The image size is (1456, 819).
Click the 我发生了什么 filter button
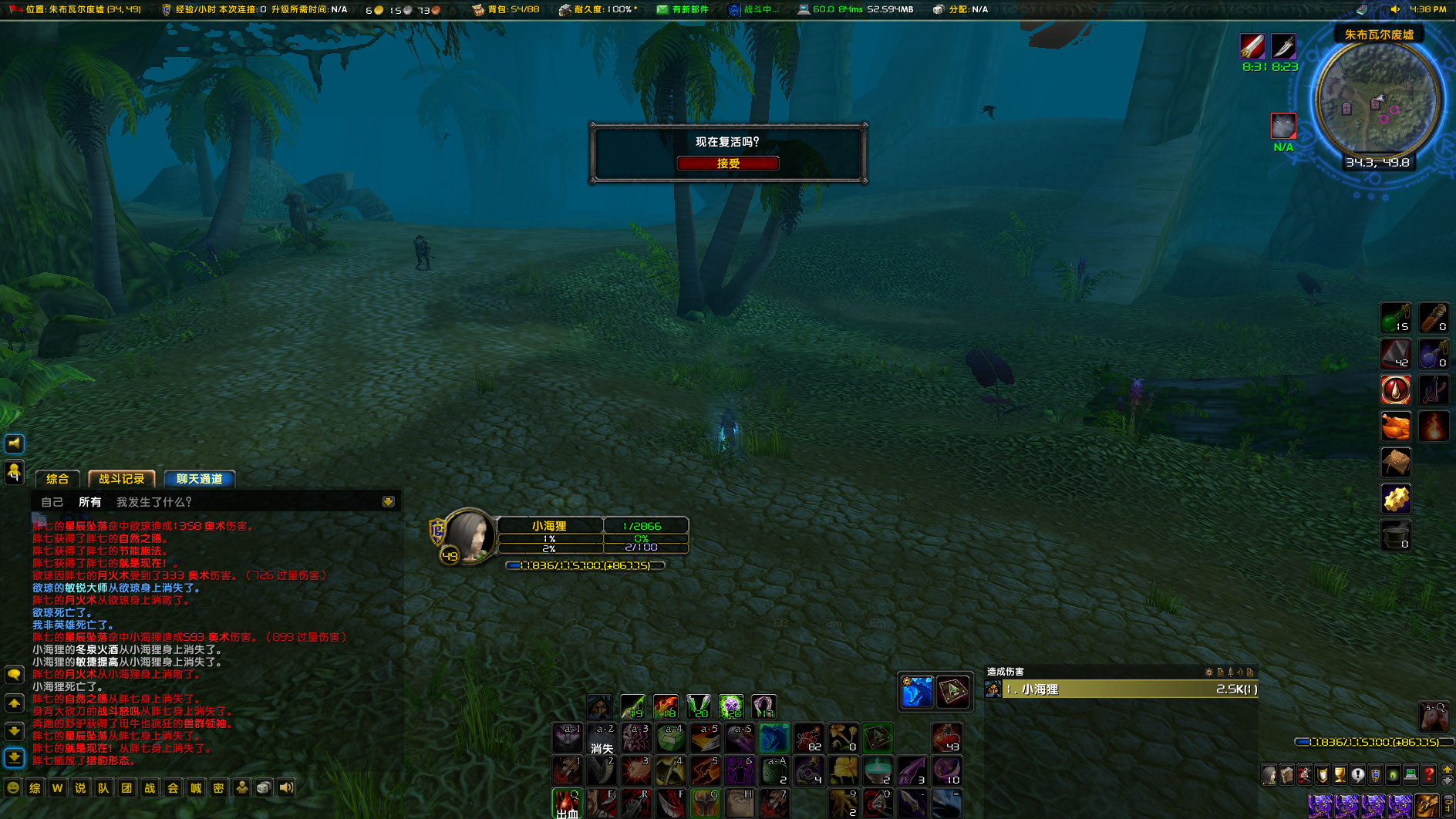point(152,501)
